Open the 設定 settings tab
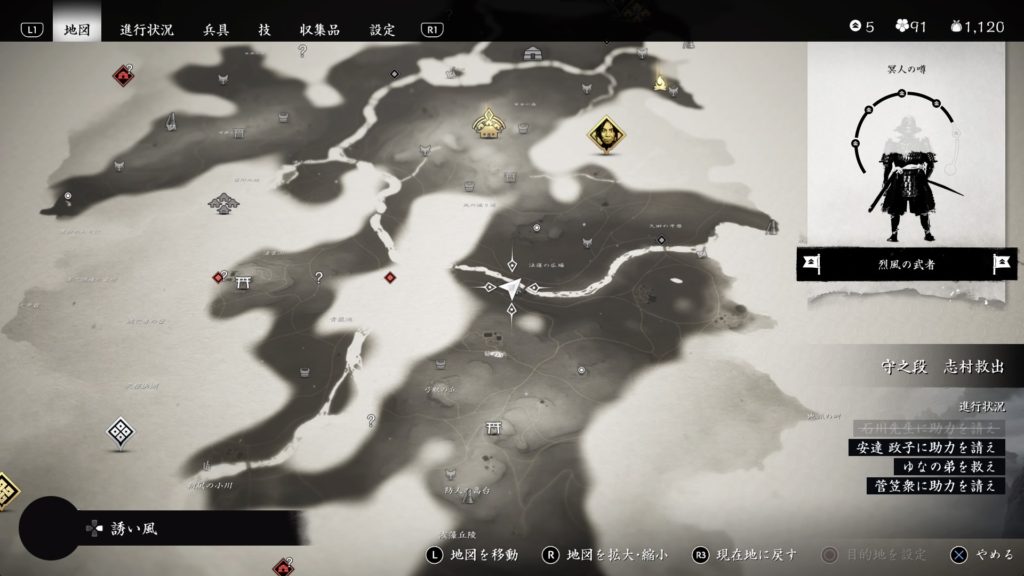 383,29
